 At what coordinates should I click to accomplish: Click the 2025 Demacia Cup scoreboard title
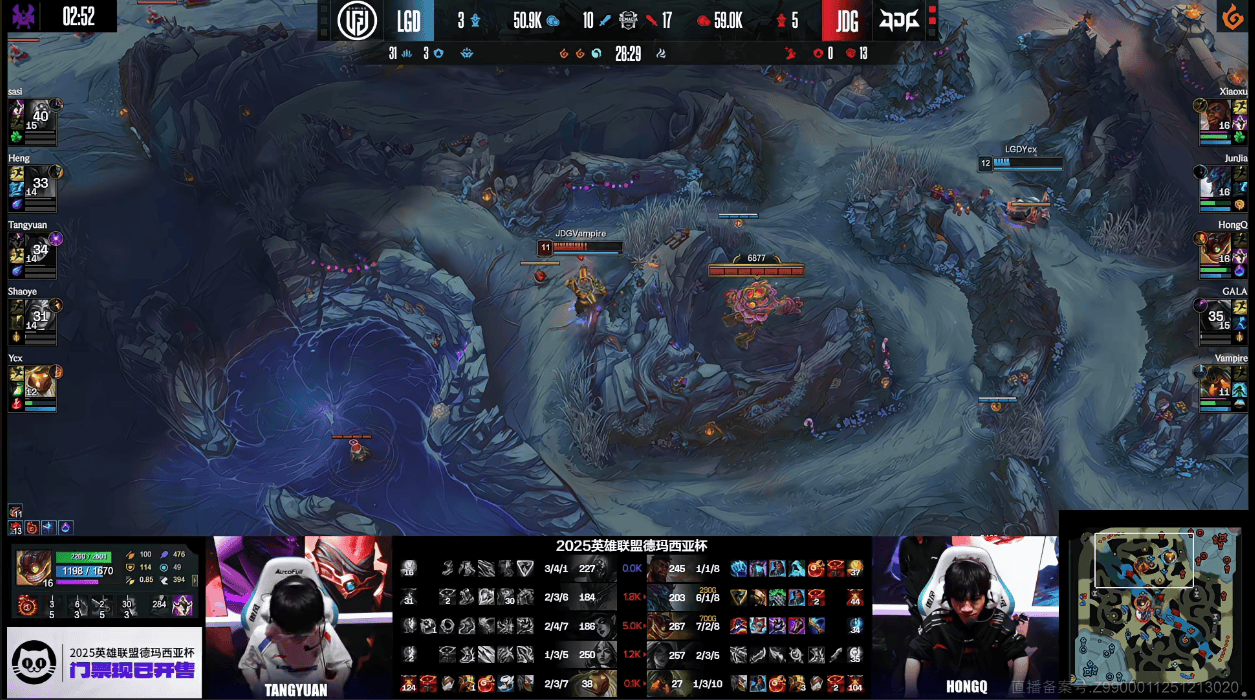pyautogui.click(x=631, y=546)
